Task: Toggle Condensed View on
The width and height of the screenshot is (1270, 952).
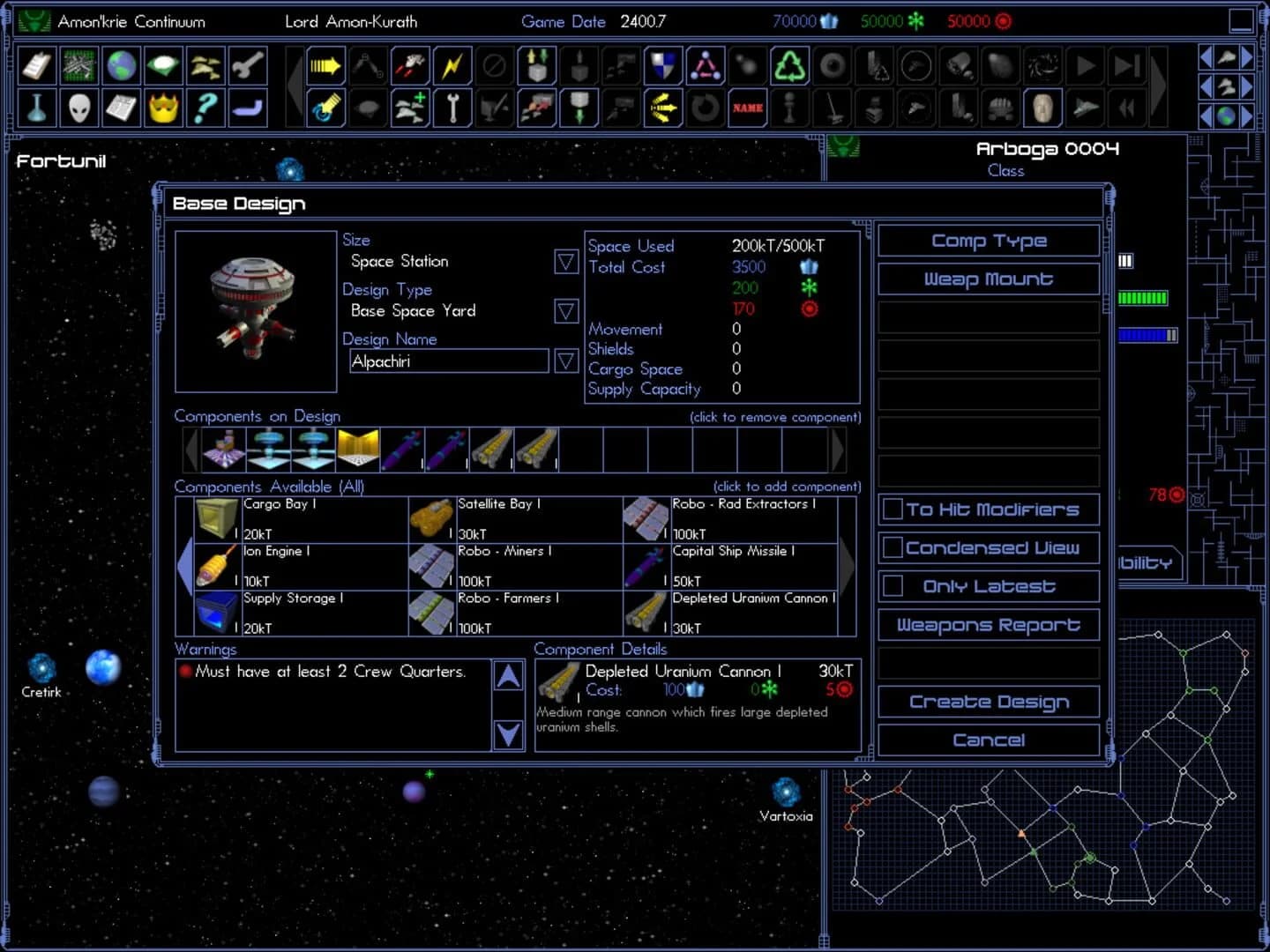Action: click(x=893, y=547)
